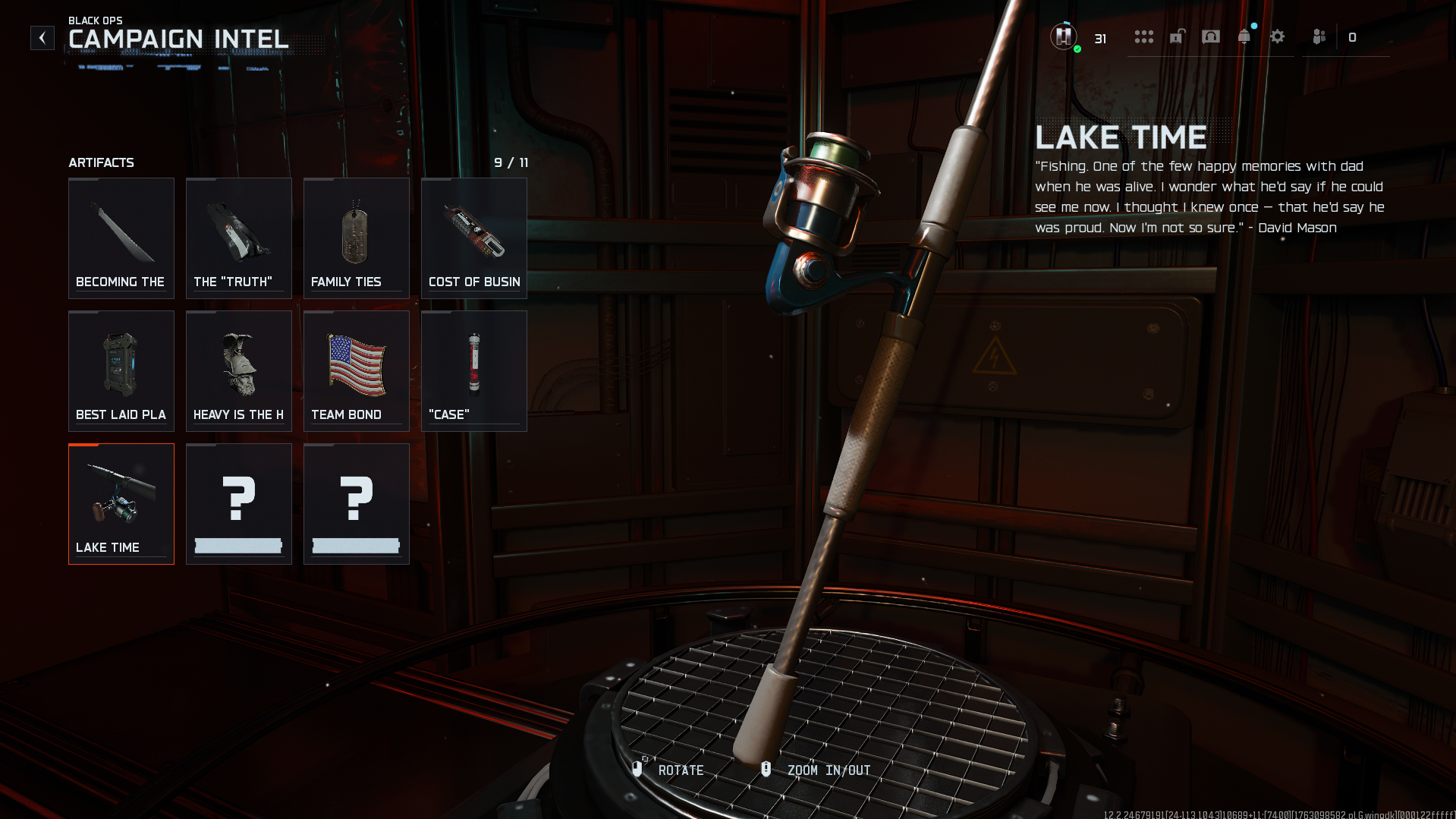Show notifications via the bell icon
This screenshot has width=1456, height=819.
click(1244, 37)
